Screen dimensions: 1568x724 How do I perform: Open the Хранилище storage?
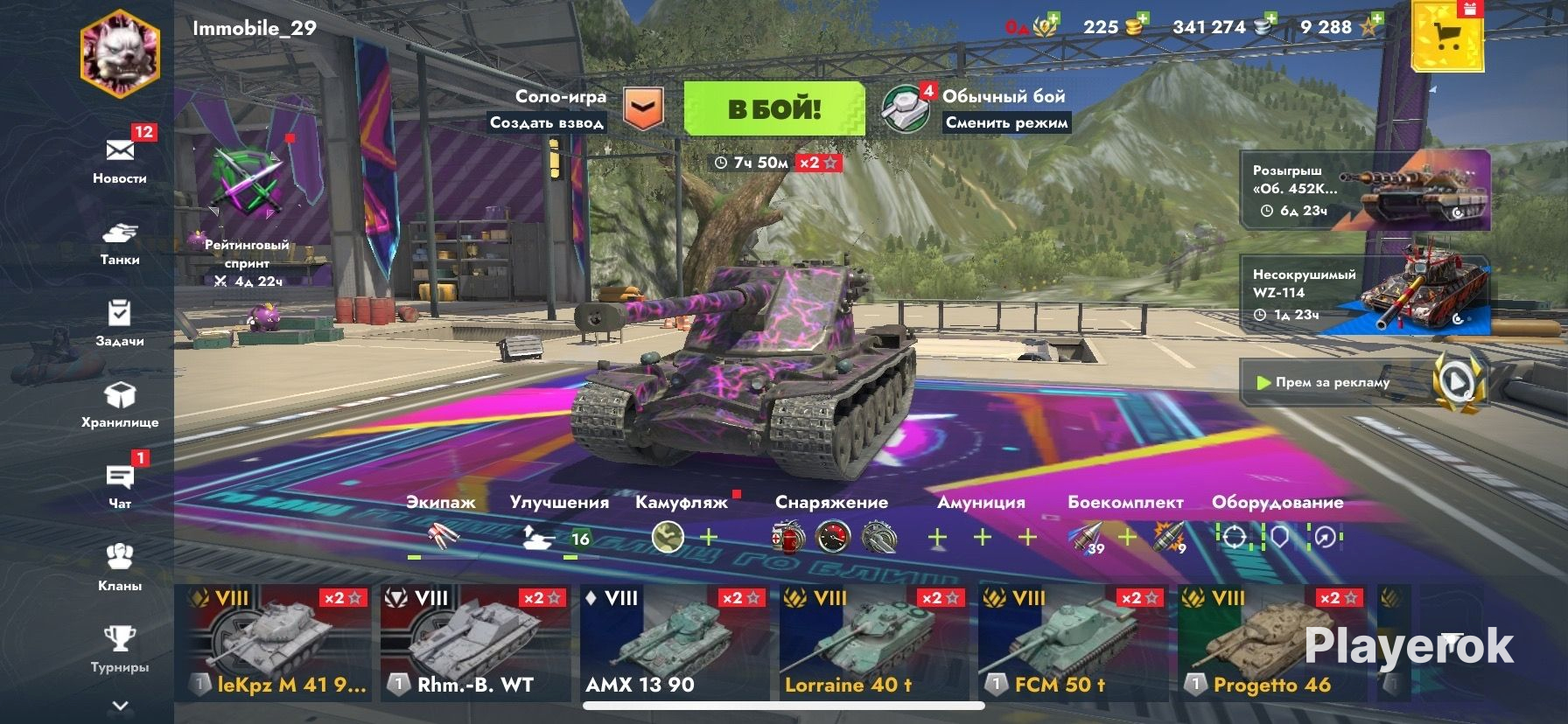[x=120, y=404]
